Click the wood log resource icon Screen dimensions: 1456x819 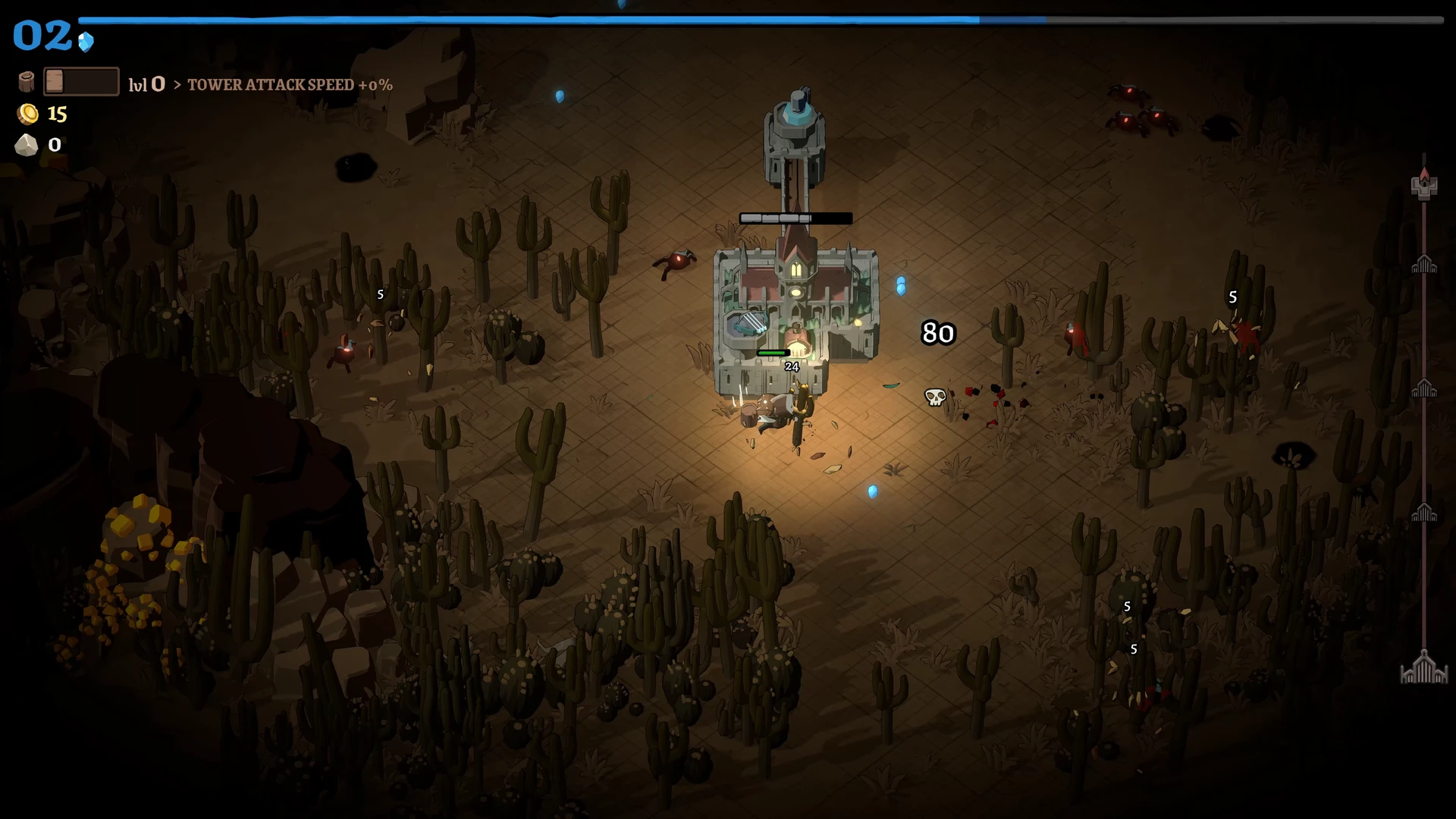point(27,82)
